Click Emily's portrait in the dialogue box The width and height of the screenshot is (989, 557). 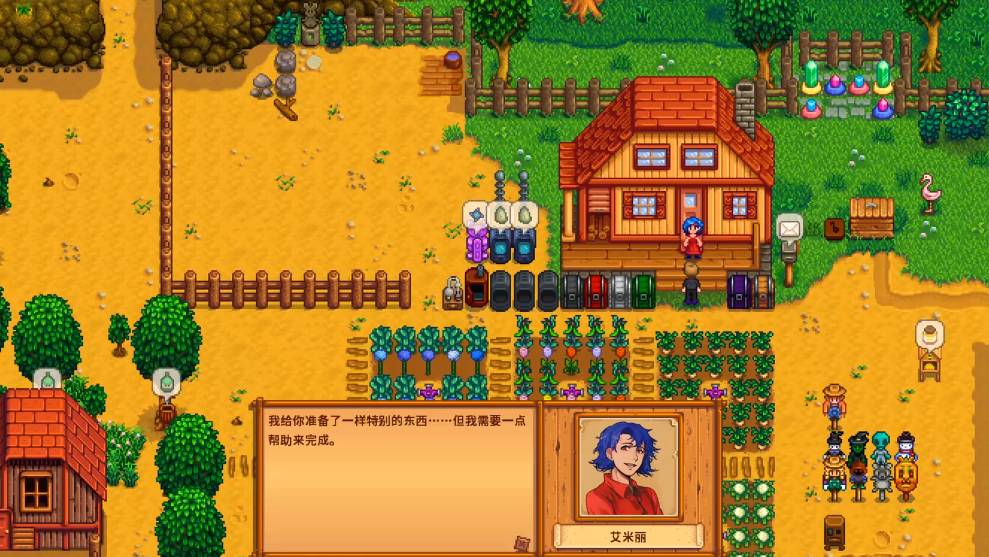coord(628,467)
